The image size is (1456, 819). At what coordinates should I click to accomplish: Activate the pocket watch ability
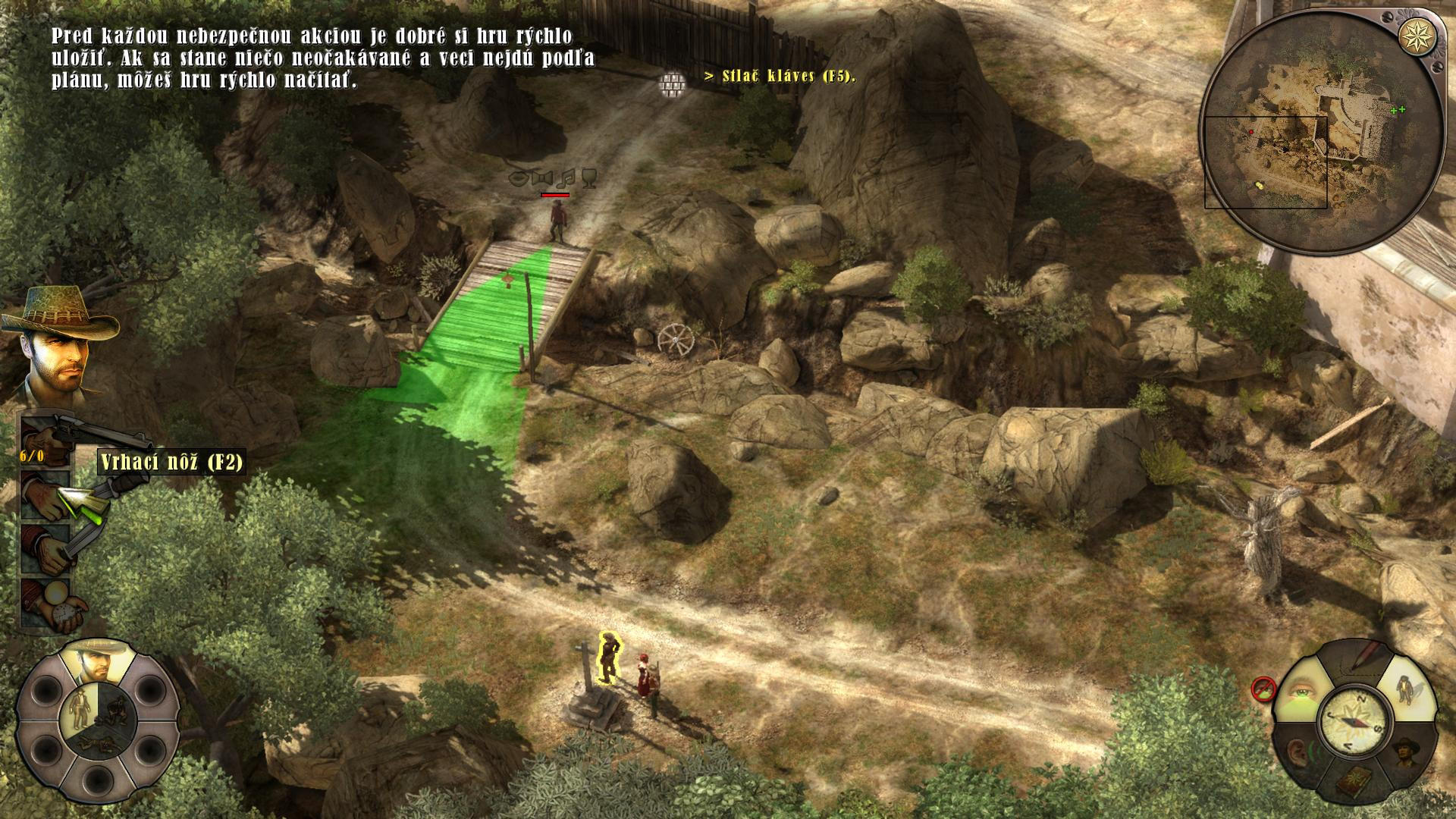[47, 603]
